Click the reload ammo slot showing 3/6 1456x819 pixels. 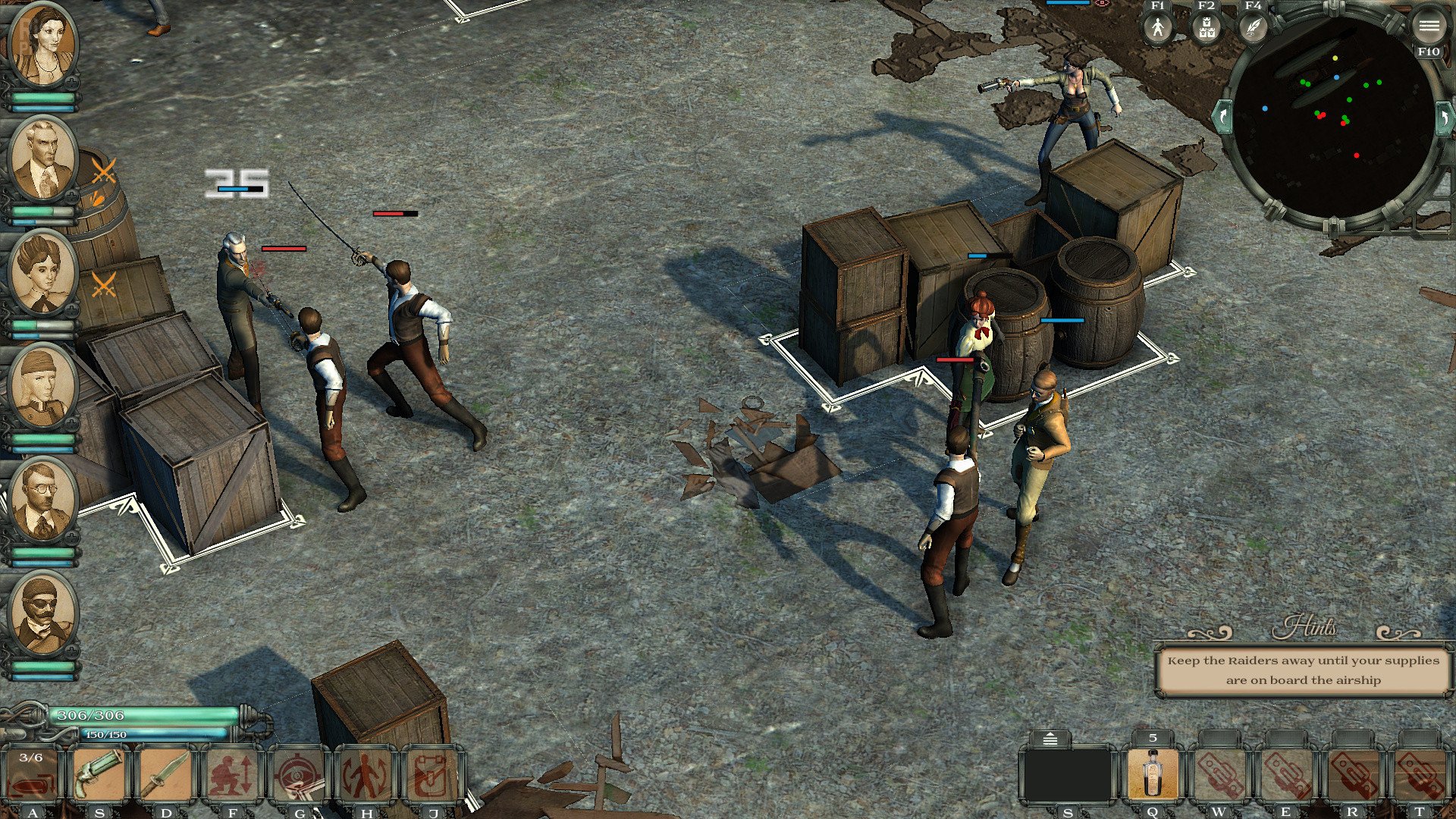tap(32, 775)
